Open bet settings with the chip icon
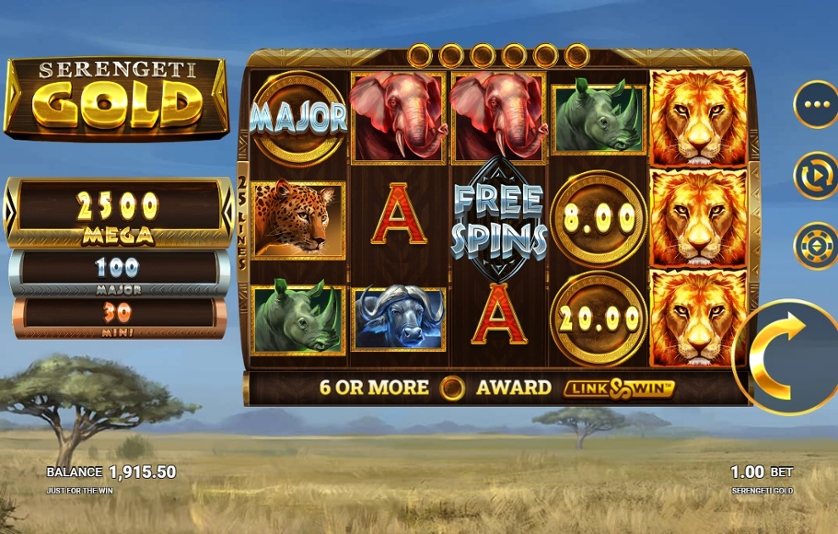This screenshot has width=838, height=534. 816,246
